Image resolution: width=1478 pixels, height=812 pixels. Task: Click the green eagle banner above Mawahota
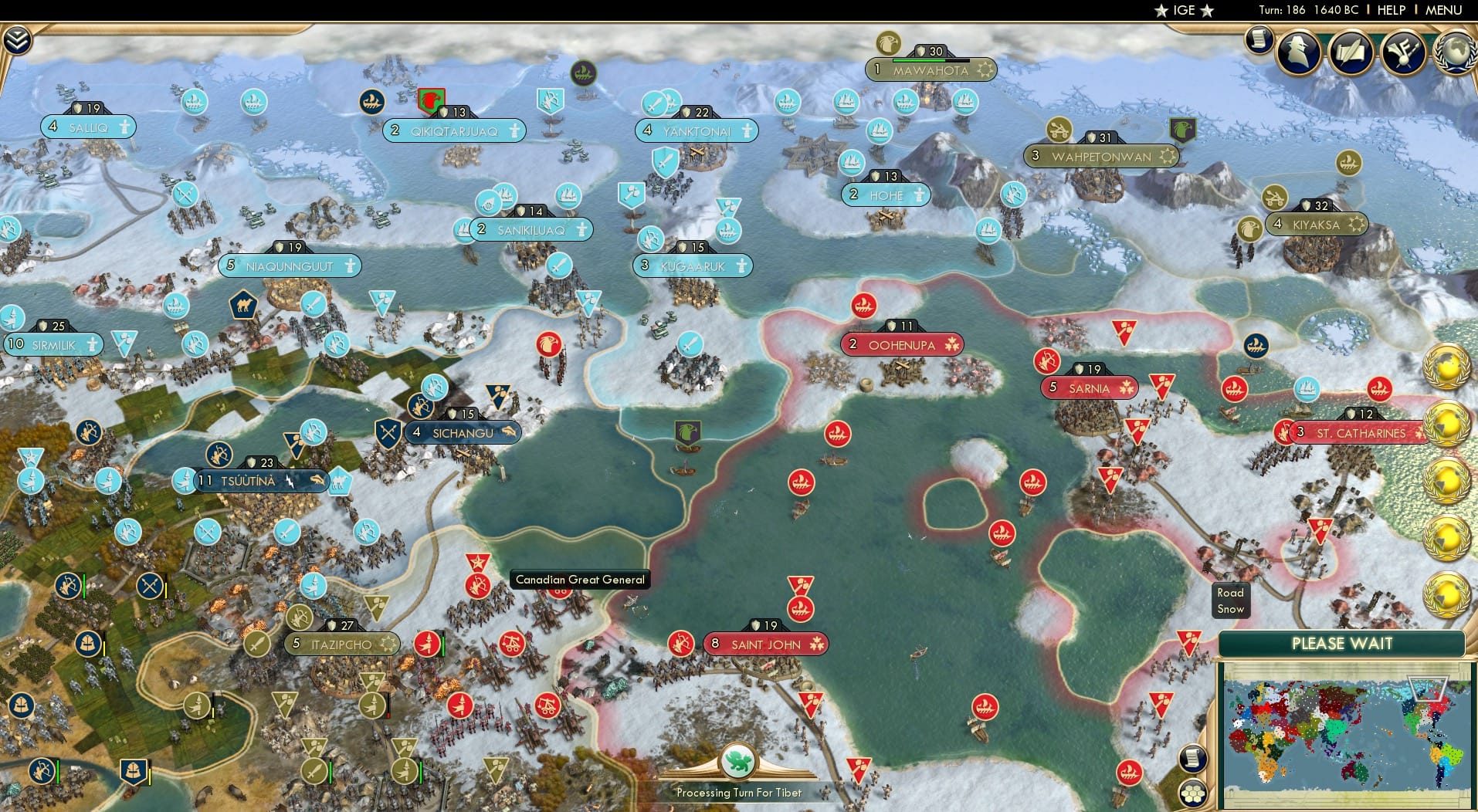886,43
